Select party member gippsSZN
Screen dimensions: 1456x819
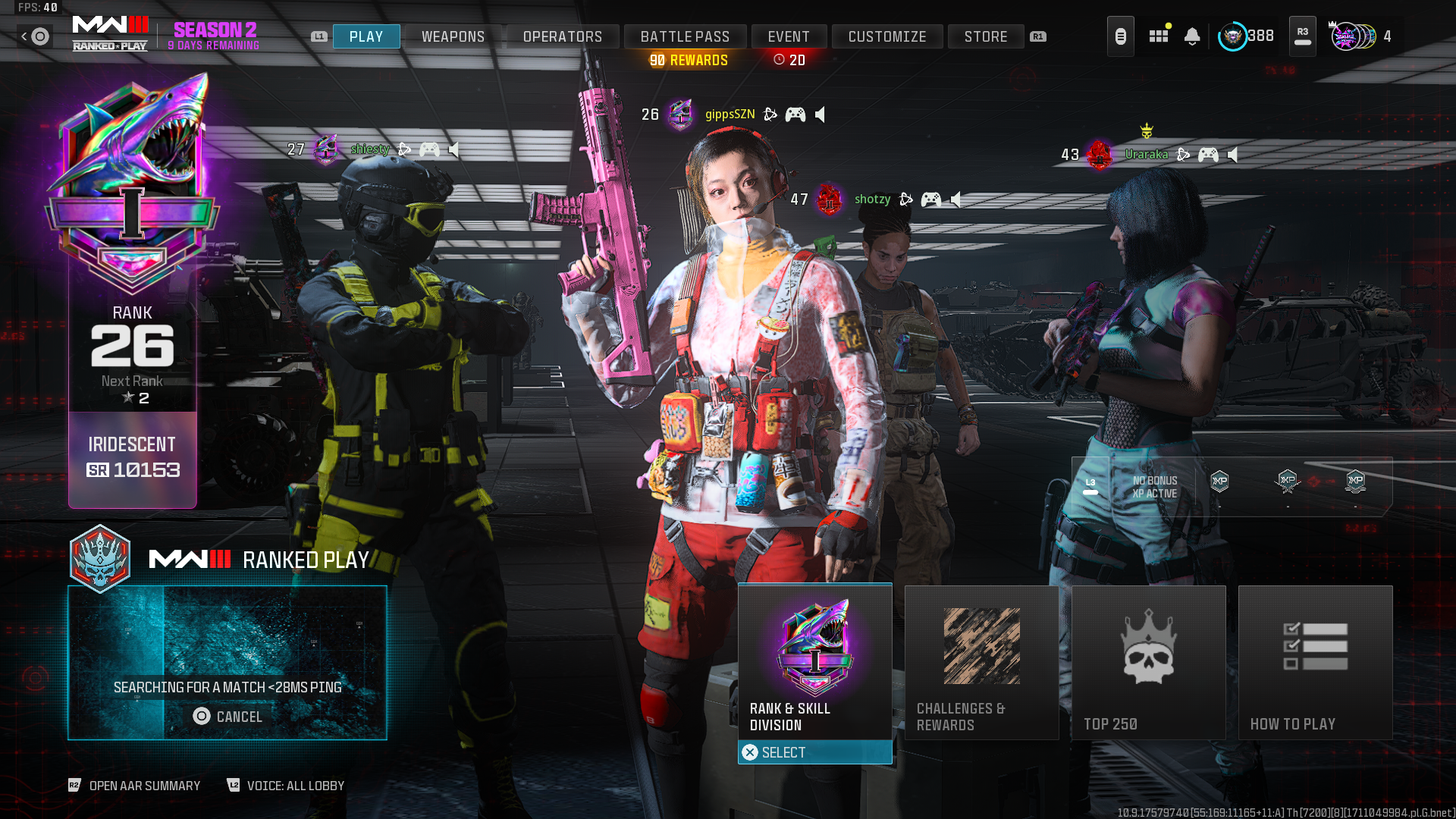(x=730, y=115)
